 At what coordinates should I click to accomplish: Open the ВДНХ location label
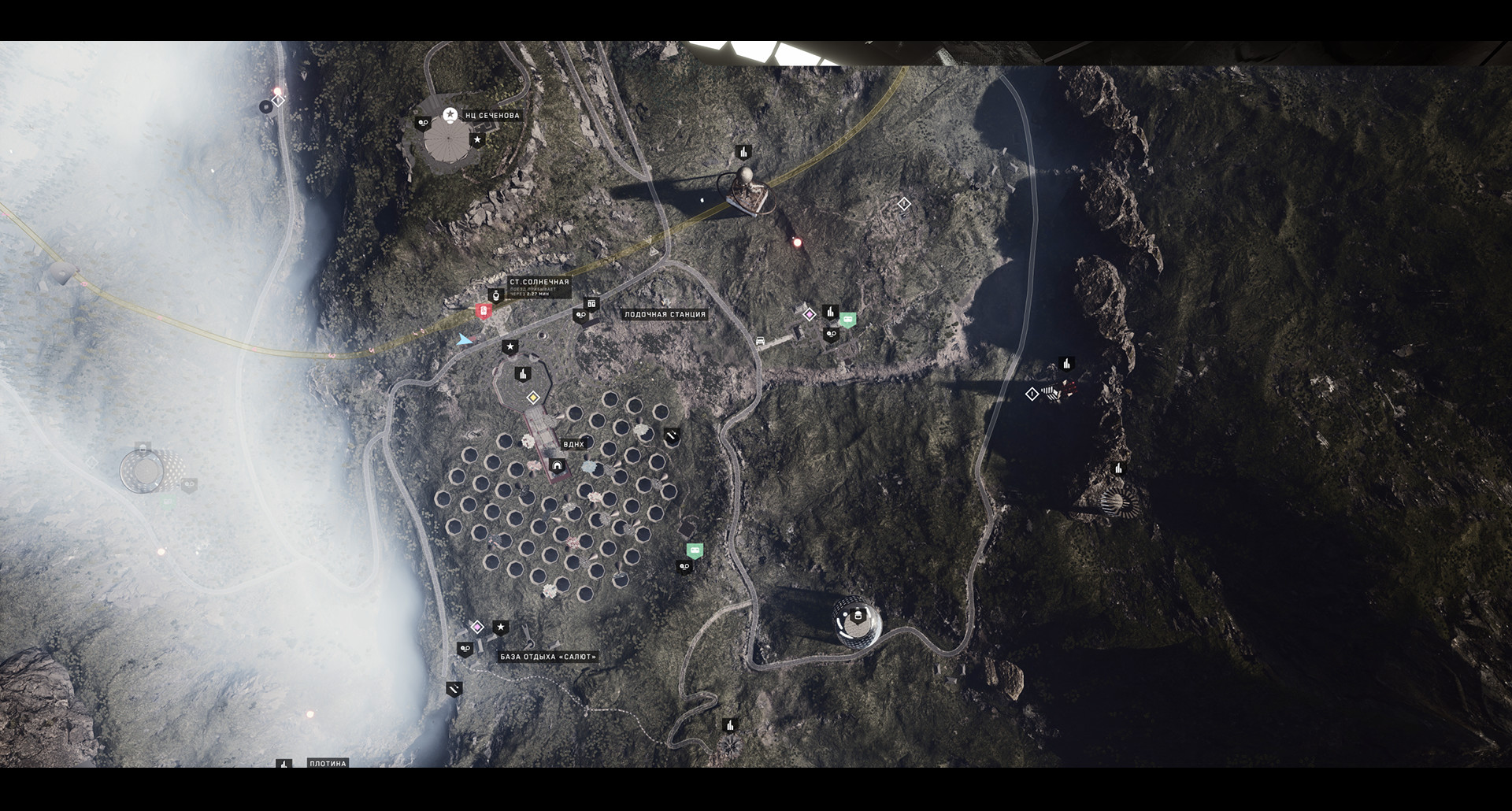[x=574, y=443]
